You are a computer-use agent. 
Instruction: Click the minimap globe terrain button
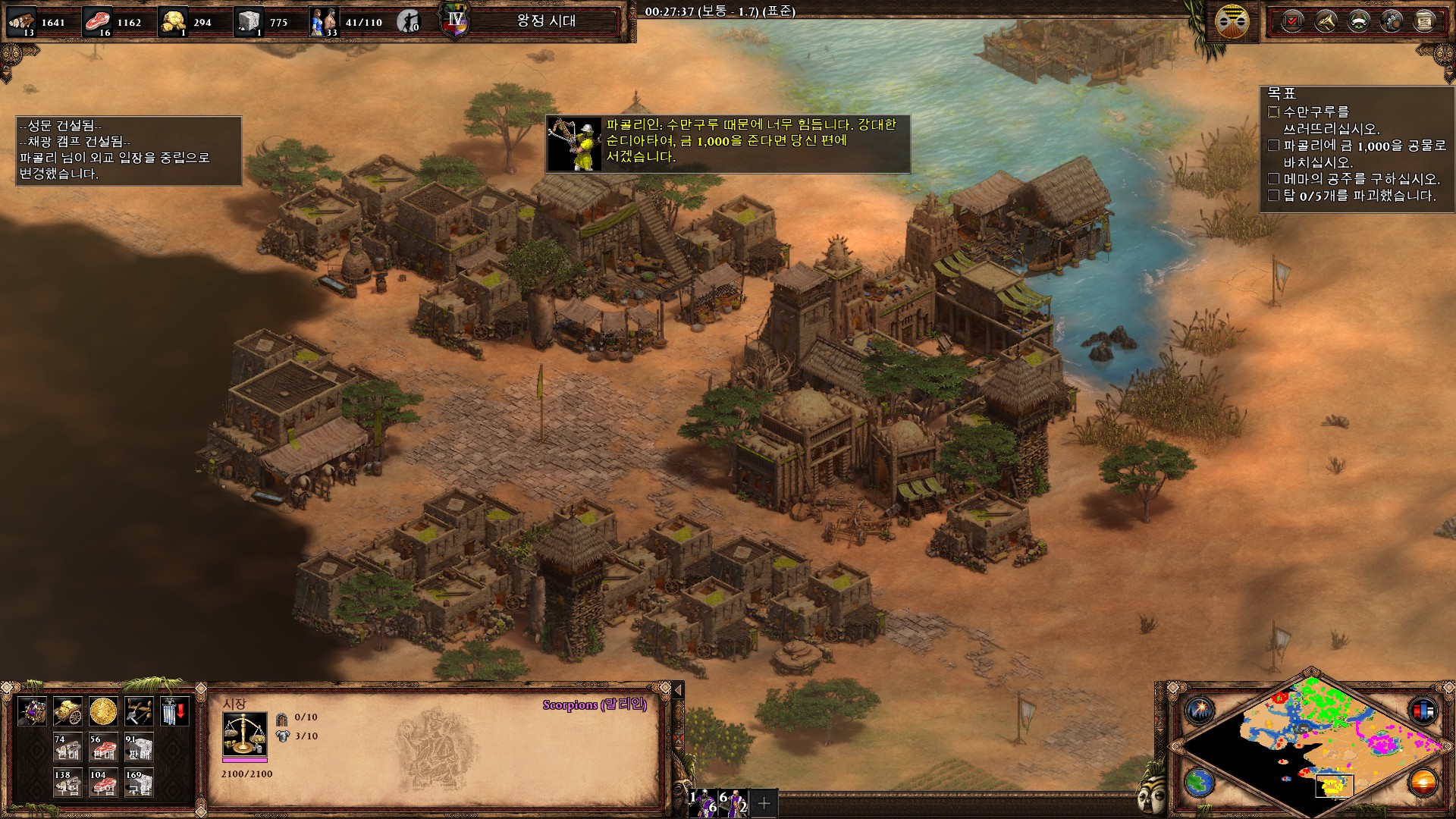pyautogui.click(x=1200, y=782)
